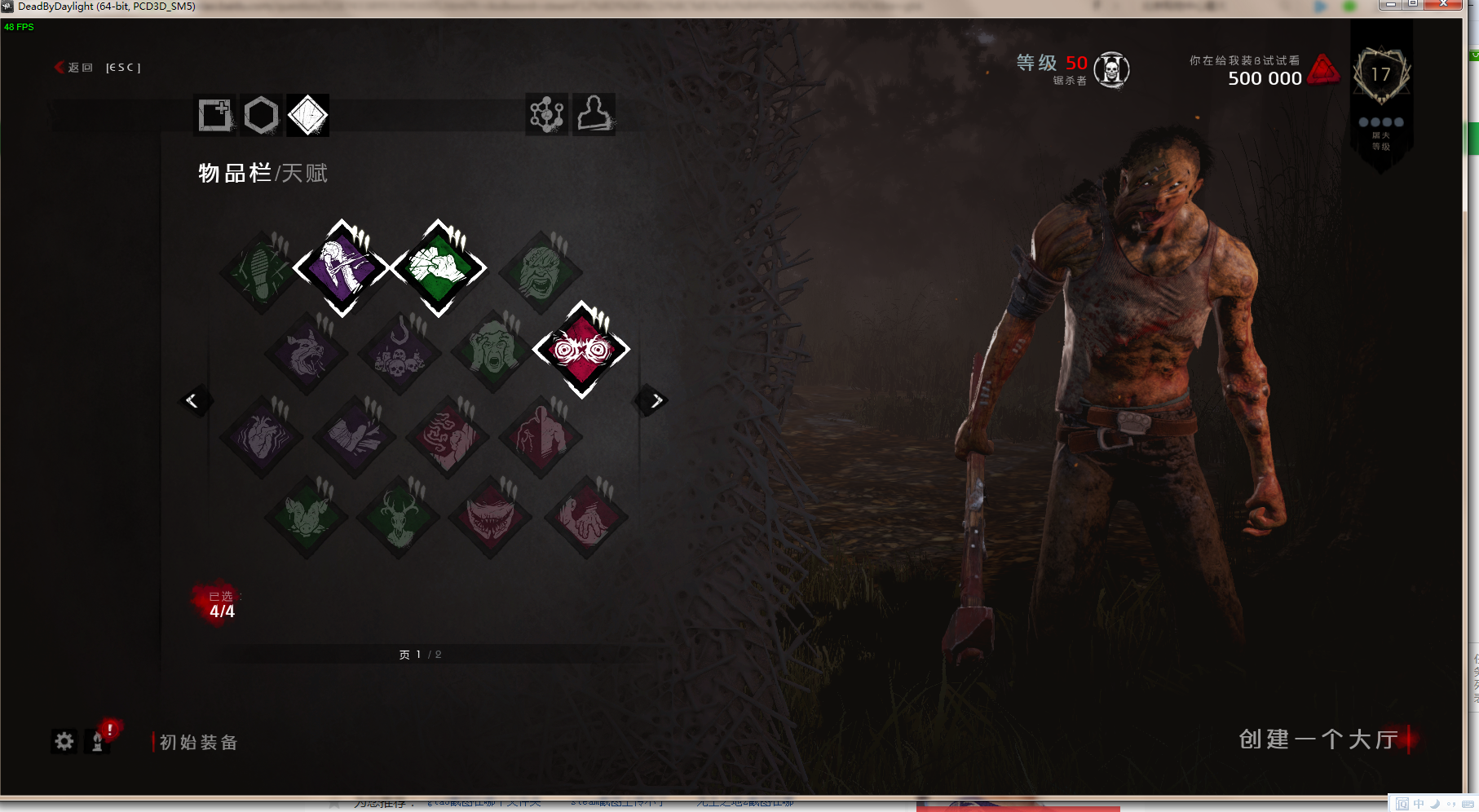
Task: Choose the purple anatomical heart perk
Action: point(262,437)
